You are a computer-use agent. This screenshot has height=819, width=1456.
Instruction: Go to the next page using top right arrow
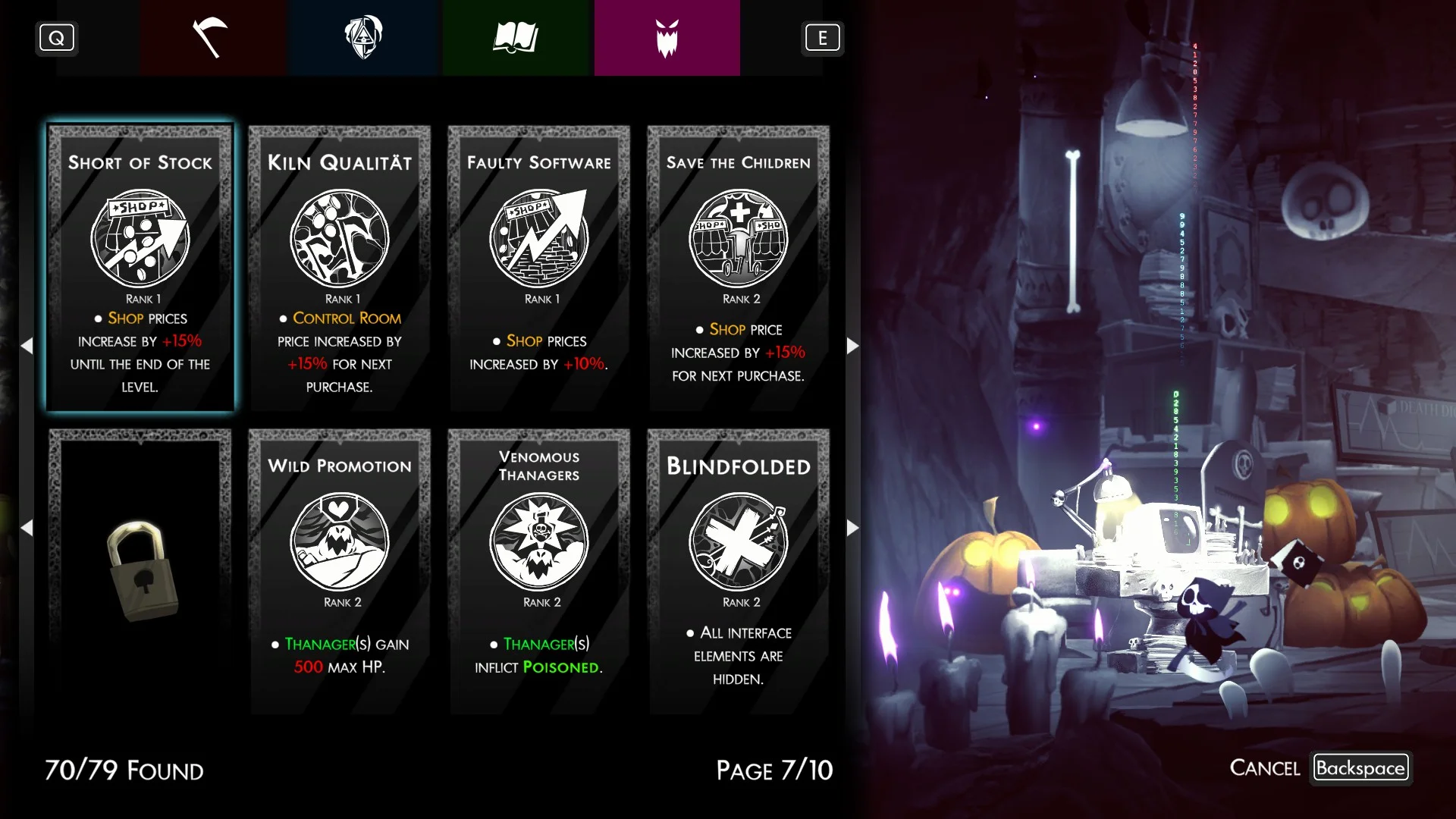(853, 346)
